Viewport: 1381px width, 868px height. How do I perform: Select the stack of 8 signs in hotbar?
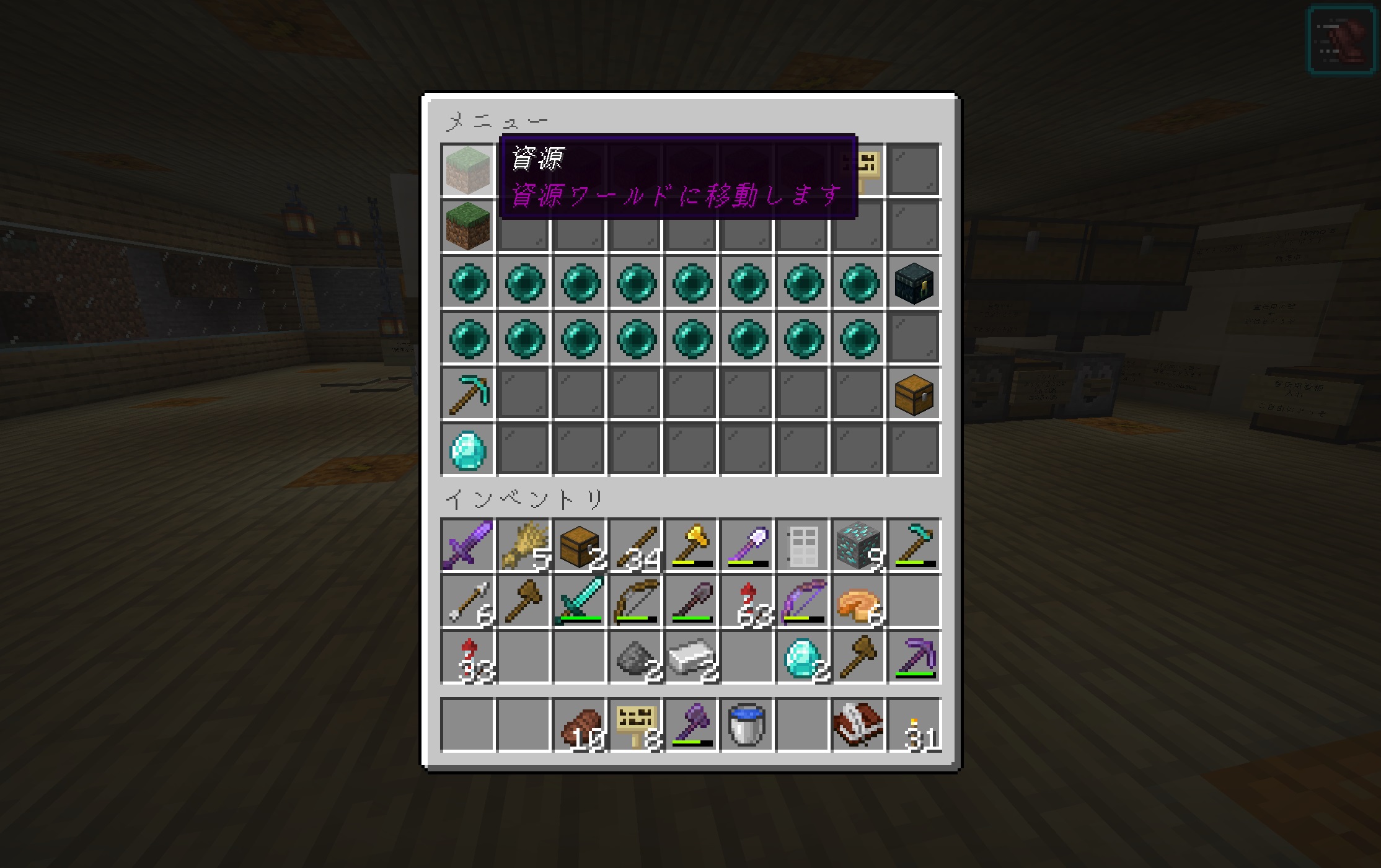[635, 725]
